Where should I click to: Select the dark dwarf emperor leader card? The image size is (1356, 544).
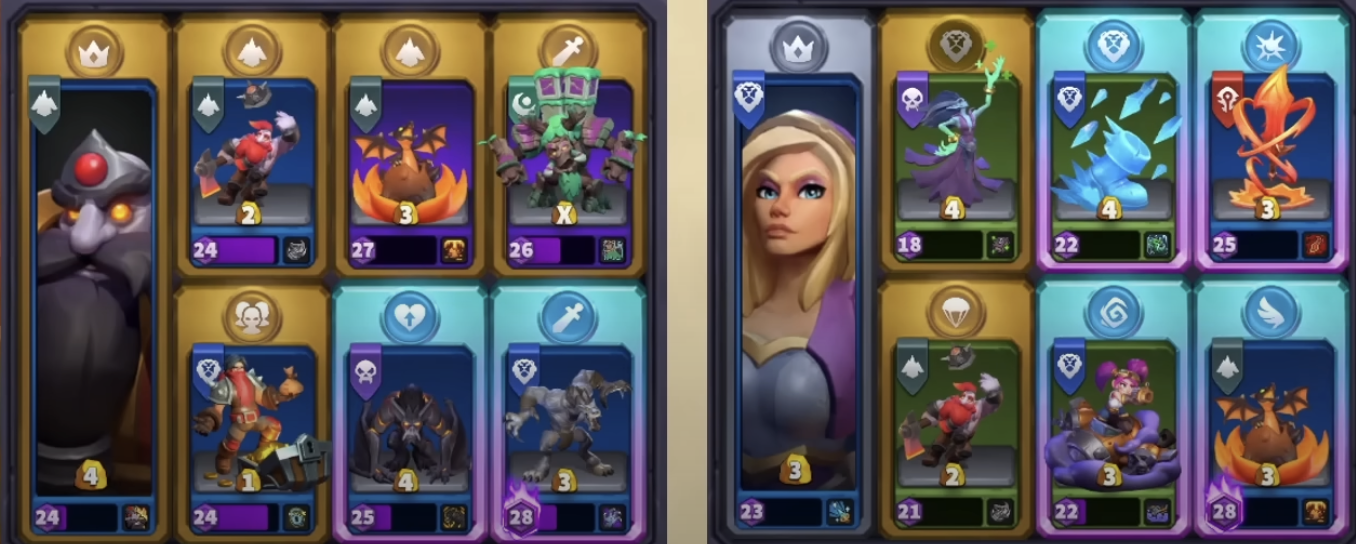(x=93, y=290)
